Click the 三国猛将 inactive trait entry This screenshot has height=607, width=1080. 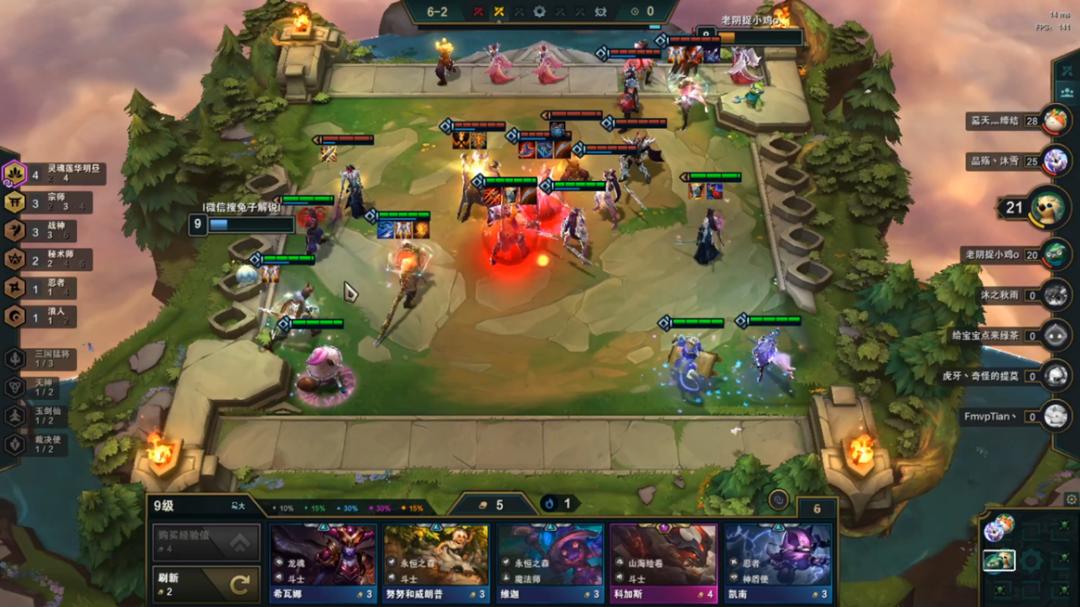50,358
